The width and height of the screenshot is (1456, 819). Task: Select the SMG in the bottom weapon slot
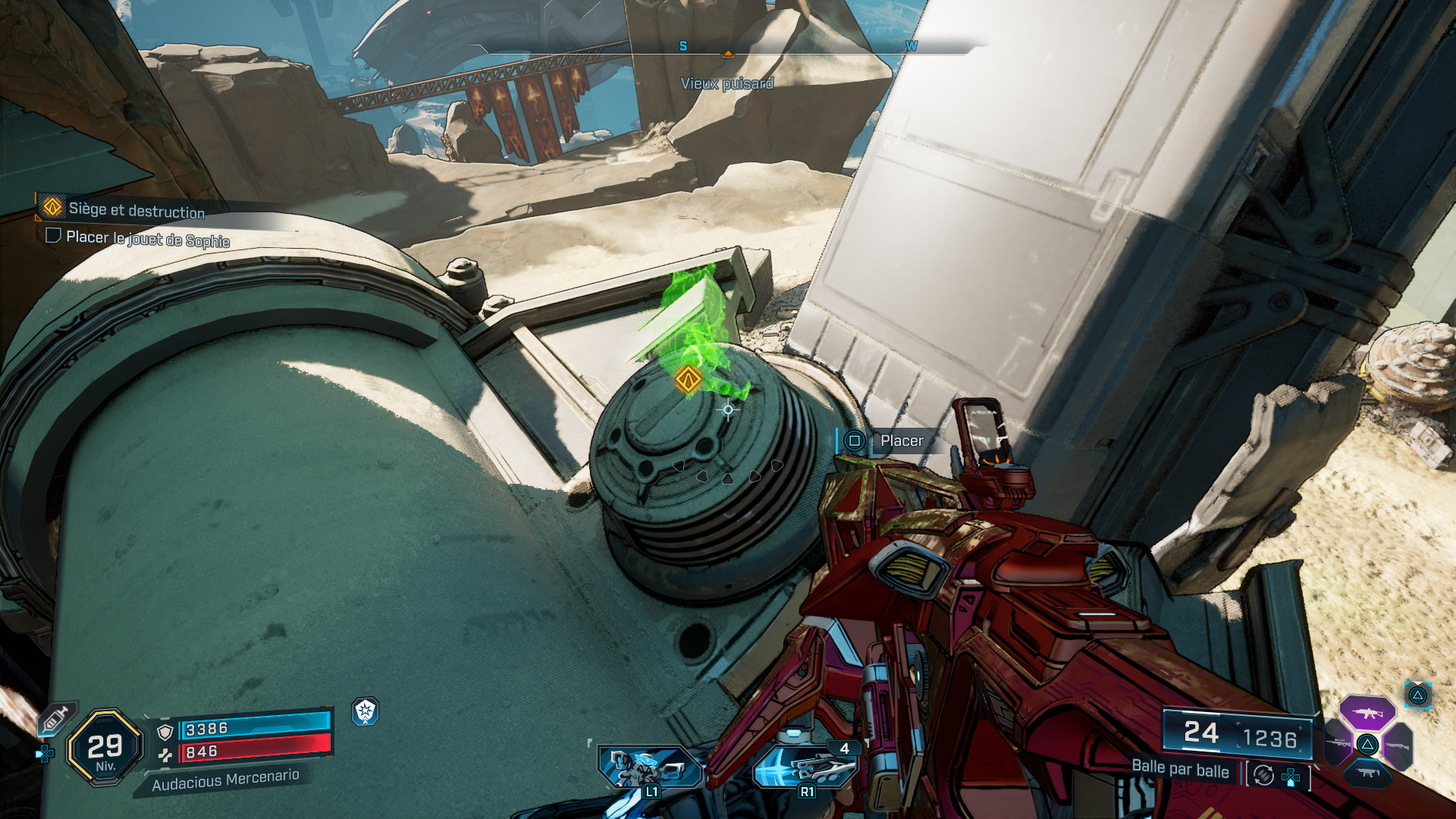[1367, 773]
